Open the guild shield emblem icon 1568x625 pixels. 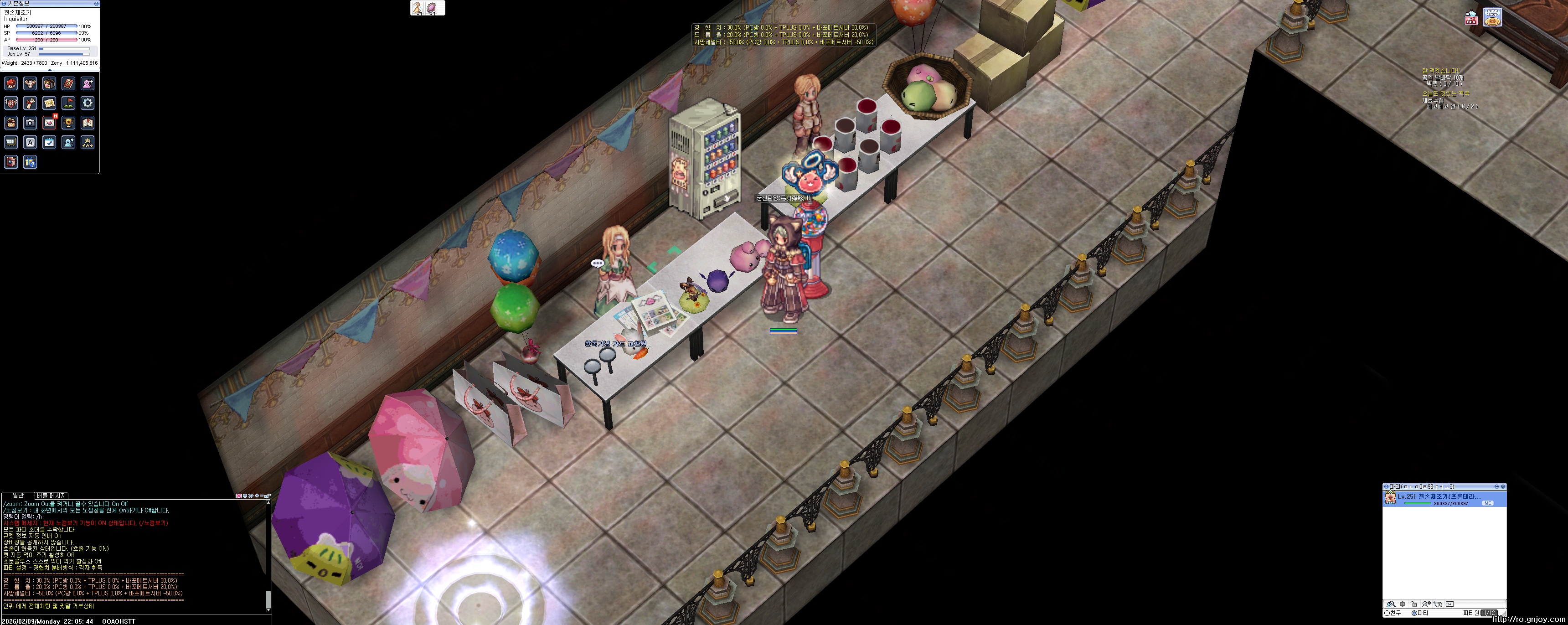10,103
